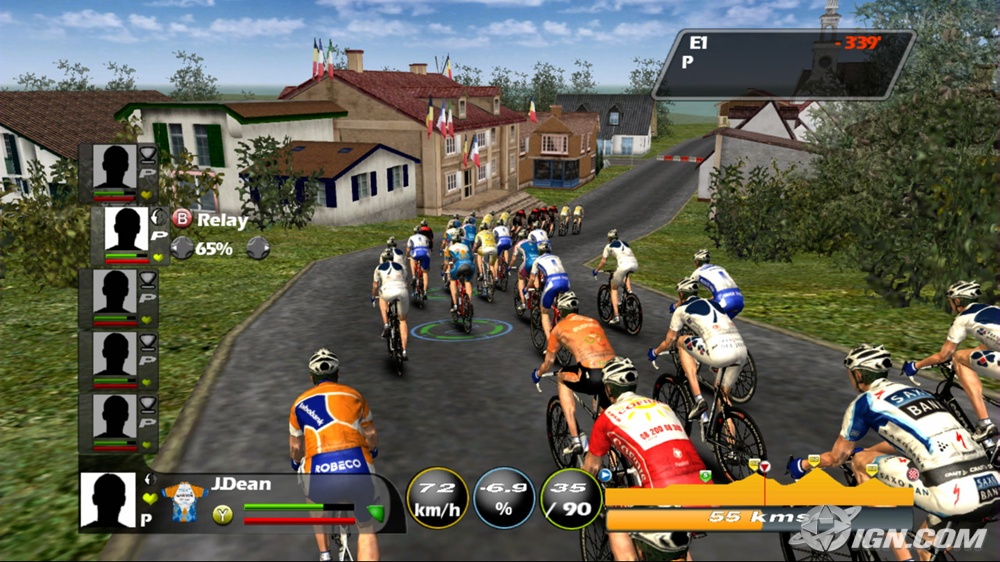Open the E1 group gap panel
The image size is (1000, 562).
pyautogui.click(x=783, y=63)
